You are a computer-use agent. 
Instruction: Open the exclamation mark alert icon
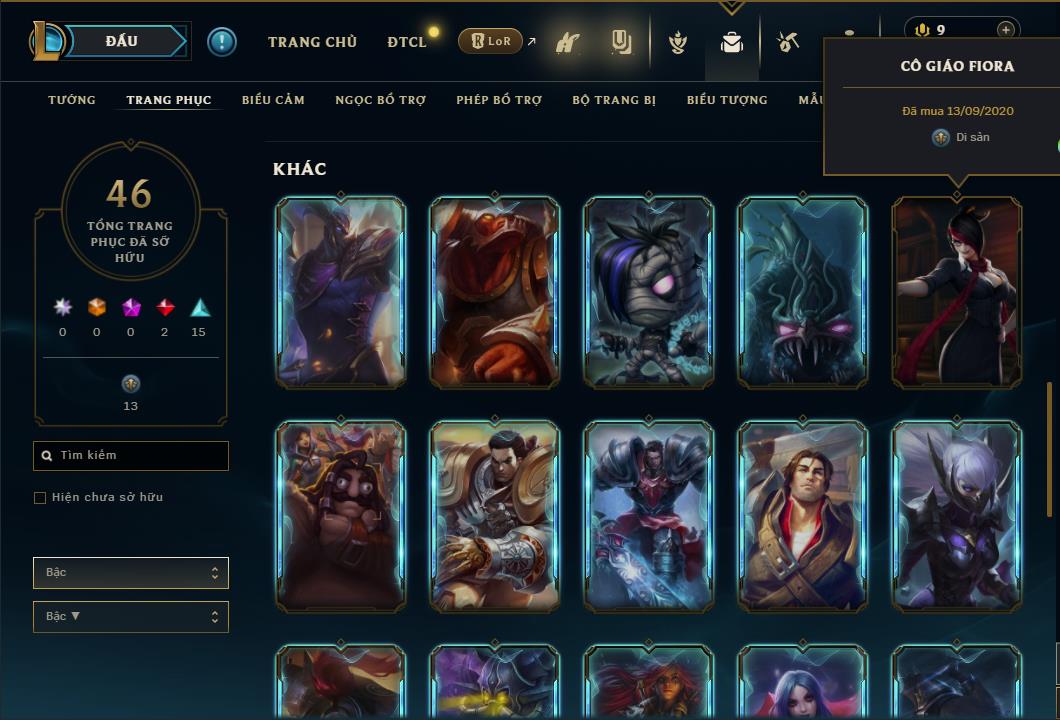222,42
